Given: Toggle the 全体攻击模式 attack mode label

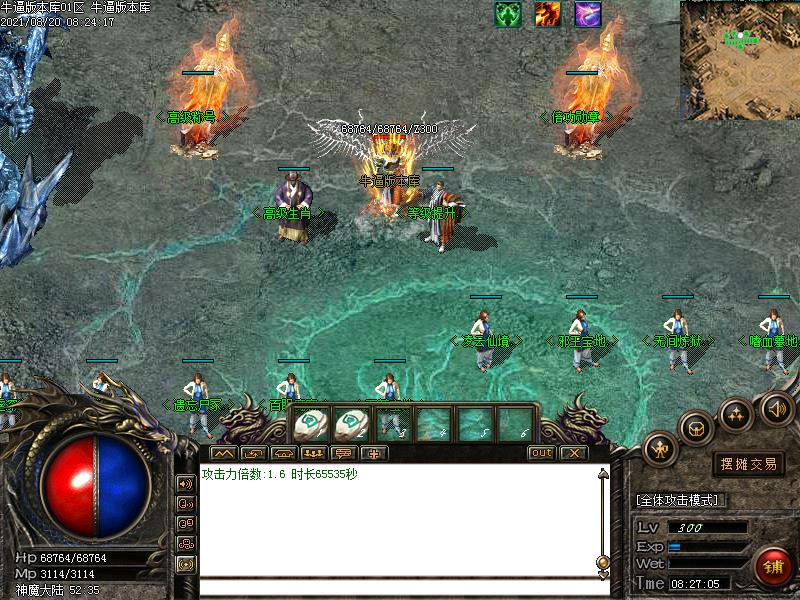Looking at the screenshot, I should click(680, 500).
